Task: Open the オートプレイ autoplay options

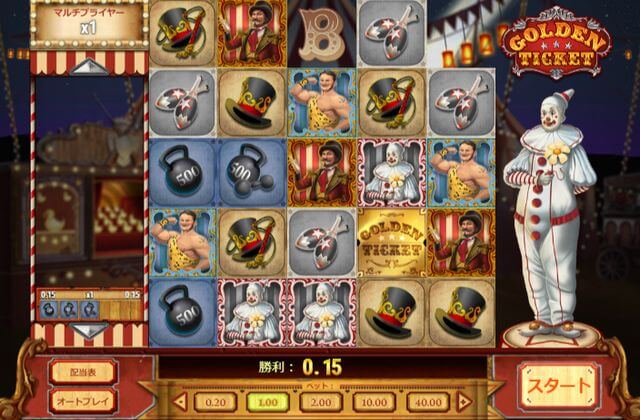Action: (x=83, y=399)
